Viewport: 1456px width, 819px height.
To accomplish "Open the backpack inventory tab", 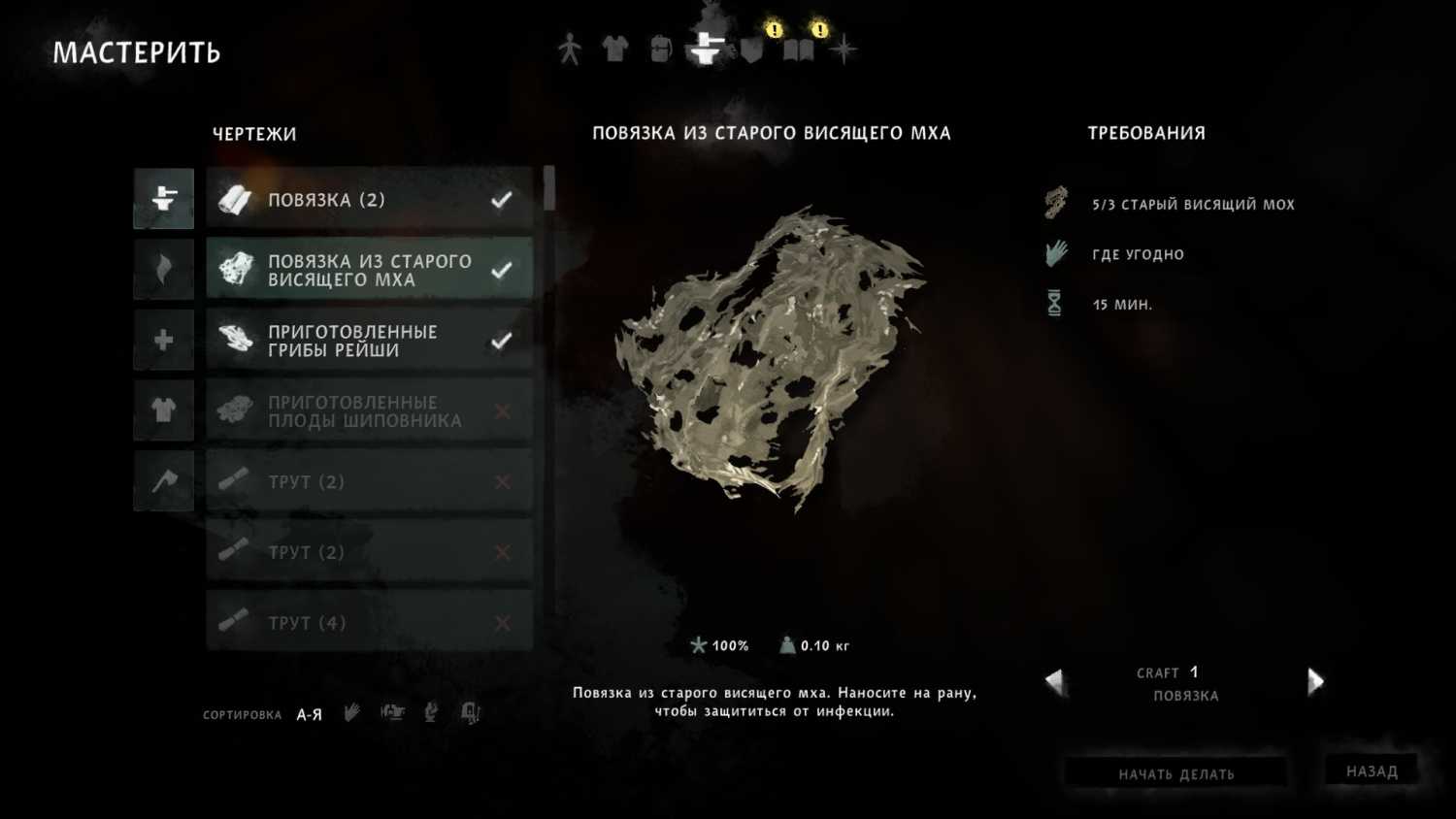I will click(661, 49).
